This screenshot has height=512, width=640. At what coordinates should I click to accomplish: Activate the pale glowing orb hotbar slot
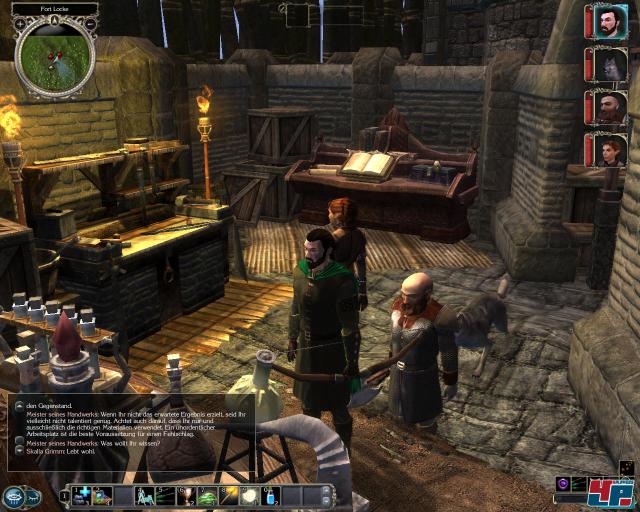[248, 495]
